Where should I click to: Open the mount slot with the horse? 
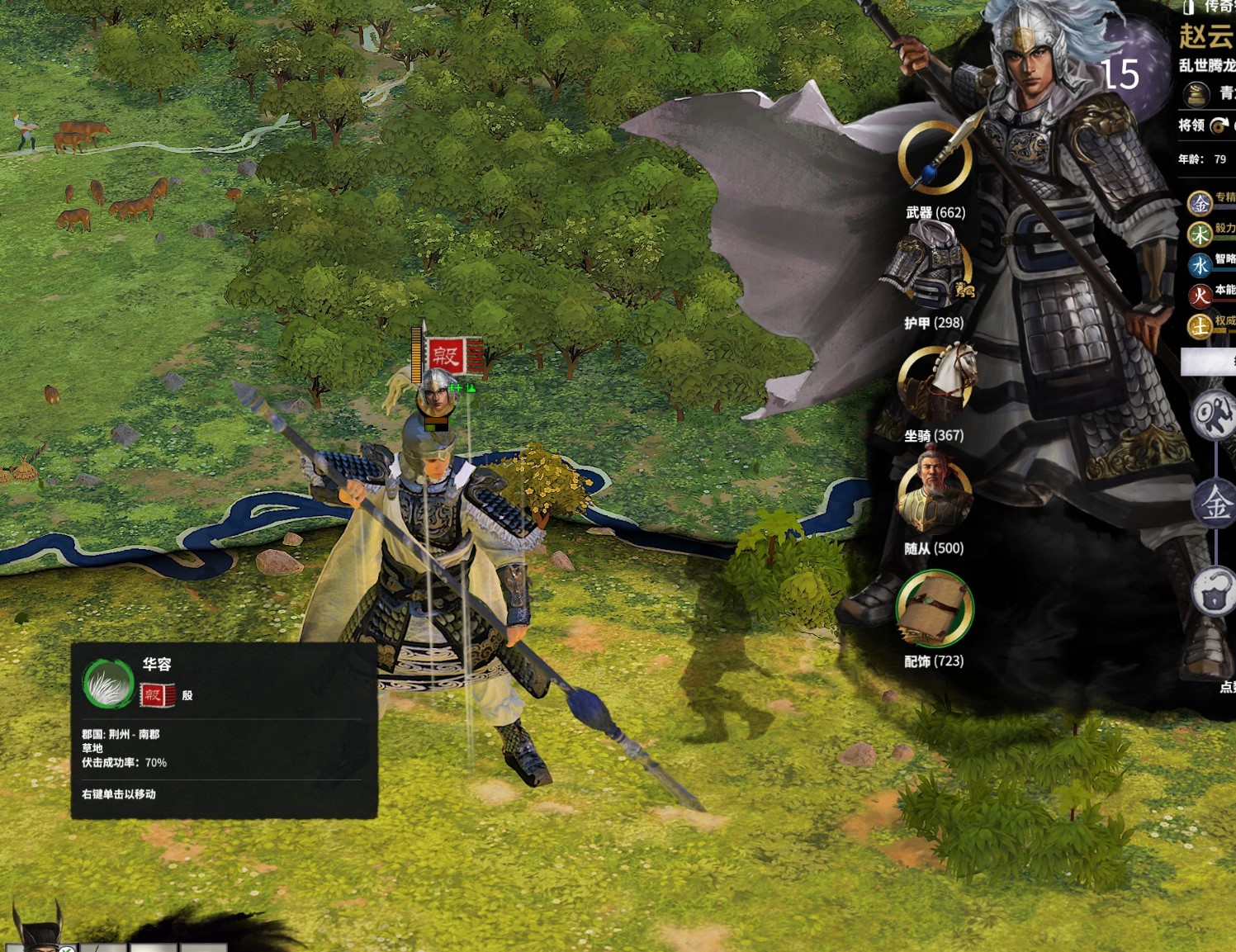click(935, 382)
